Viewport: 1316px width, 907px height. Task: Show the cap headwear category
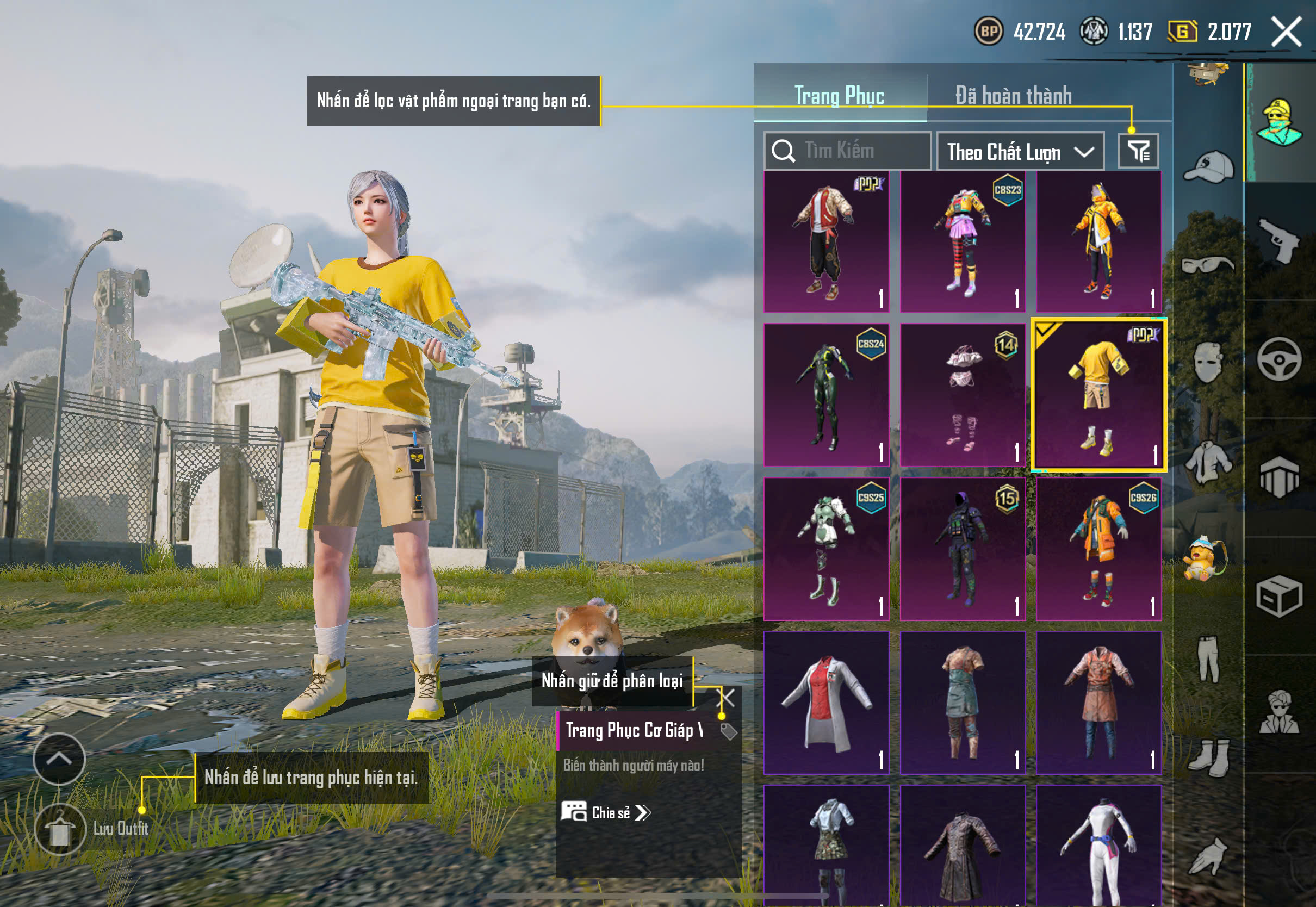1208,166
